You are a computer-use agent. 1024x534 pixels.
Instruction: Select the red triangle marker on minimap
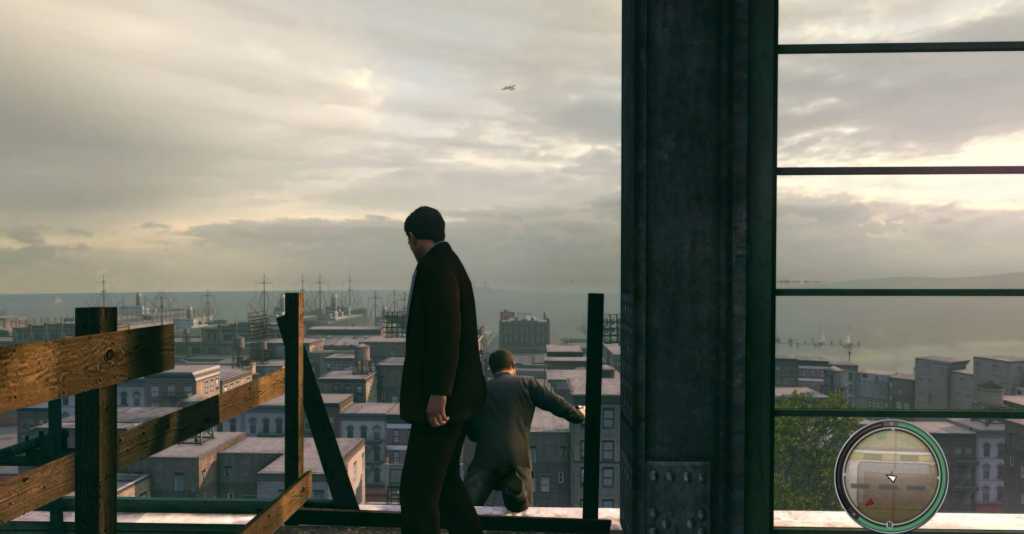pos(869,501)
